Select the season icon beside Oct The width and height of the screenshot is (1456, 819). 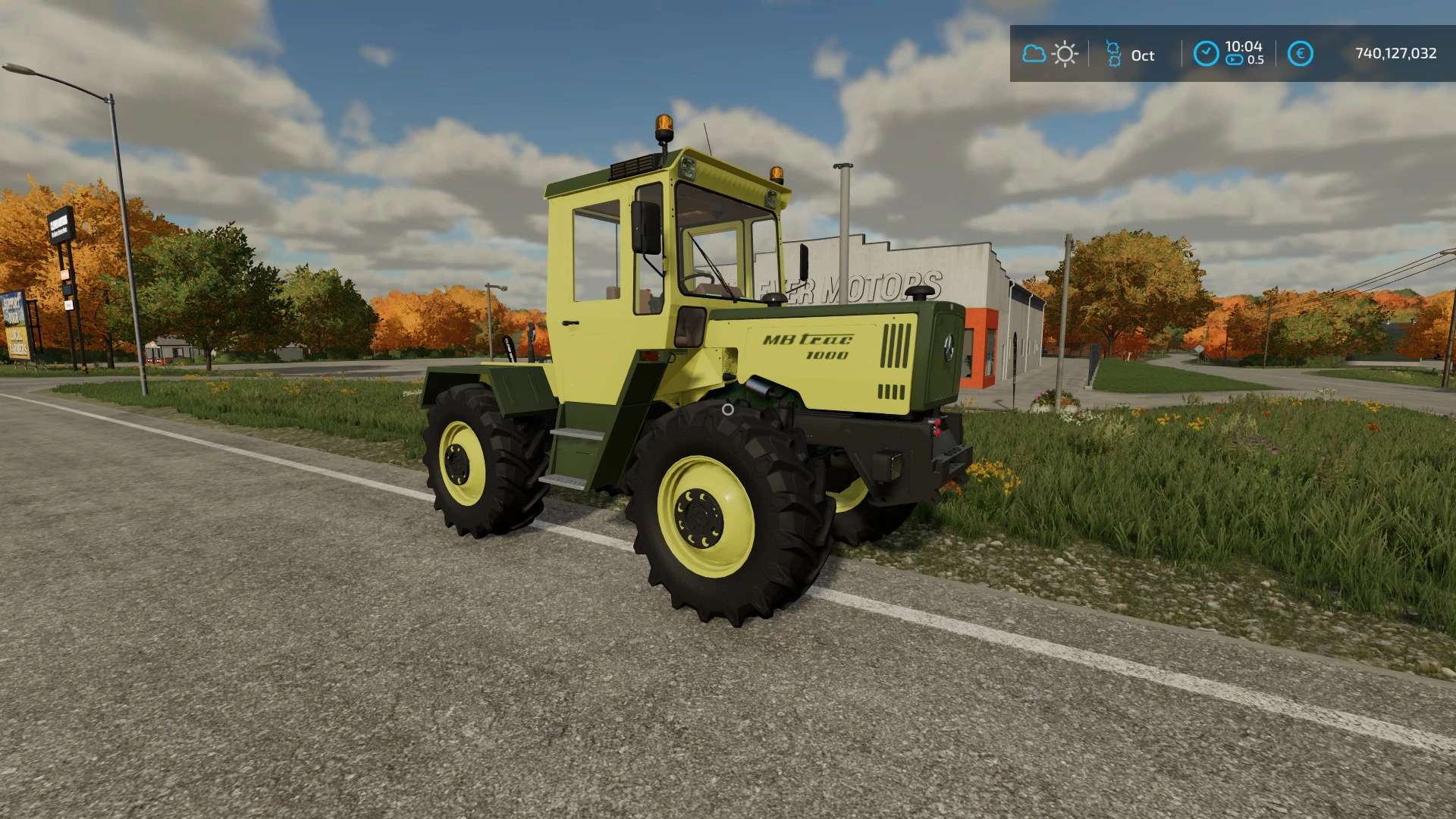click(x=1113, y=54)
